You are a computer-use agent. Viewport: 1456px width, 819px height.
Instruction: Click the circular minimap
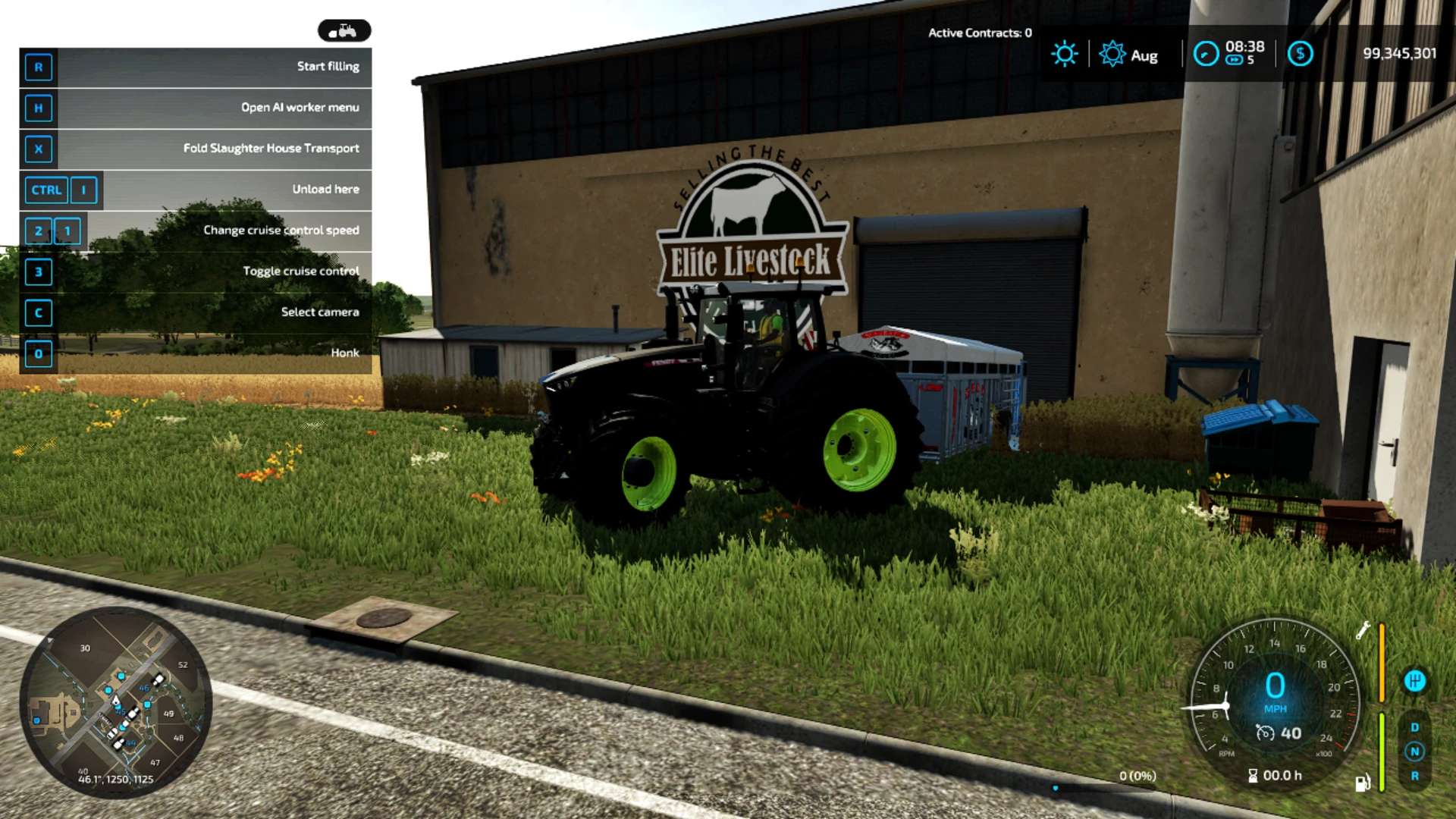115,702
